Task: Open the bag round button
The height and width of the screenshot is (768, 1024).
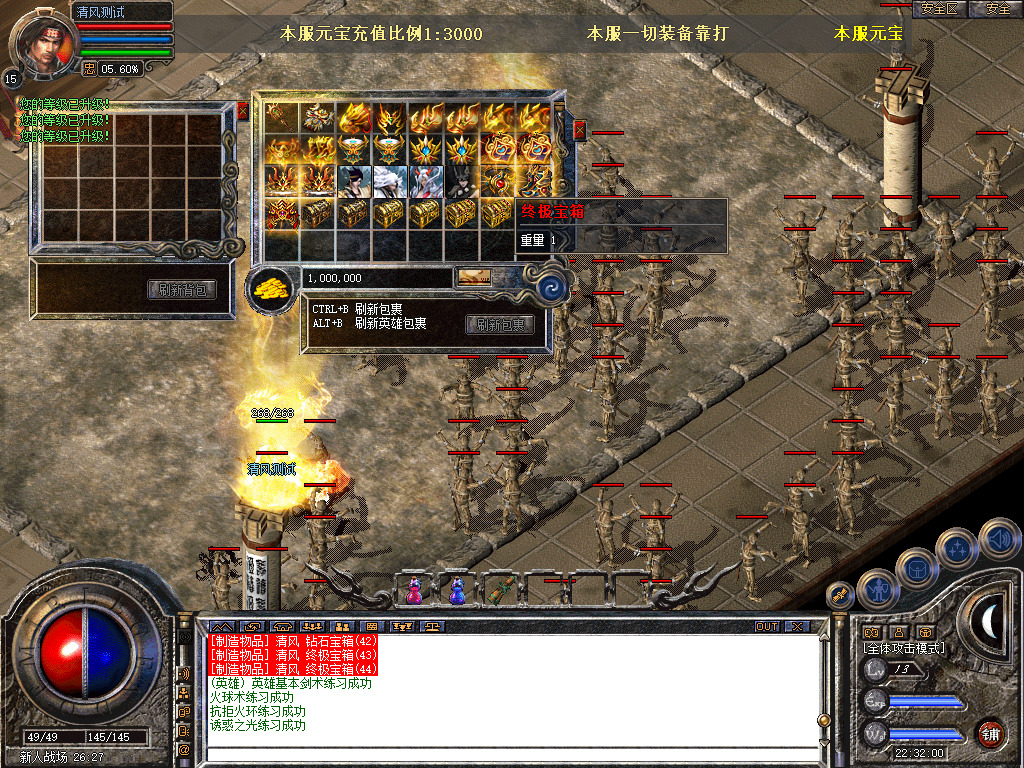Action: click(x=916, y=569)
